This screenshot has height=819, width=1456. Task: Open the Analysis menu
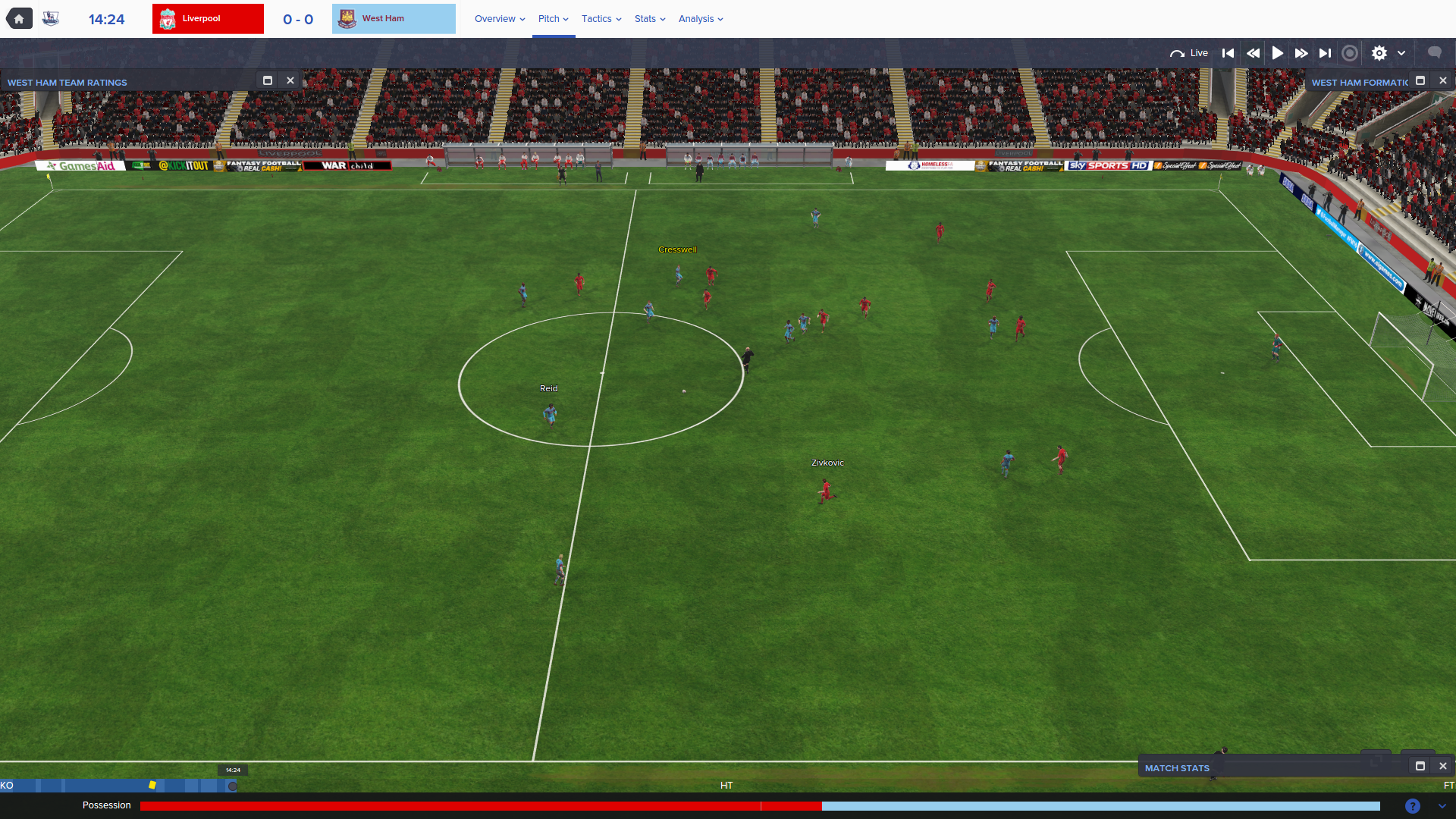(700, 19)
